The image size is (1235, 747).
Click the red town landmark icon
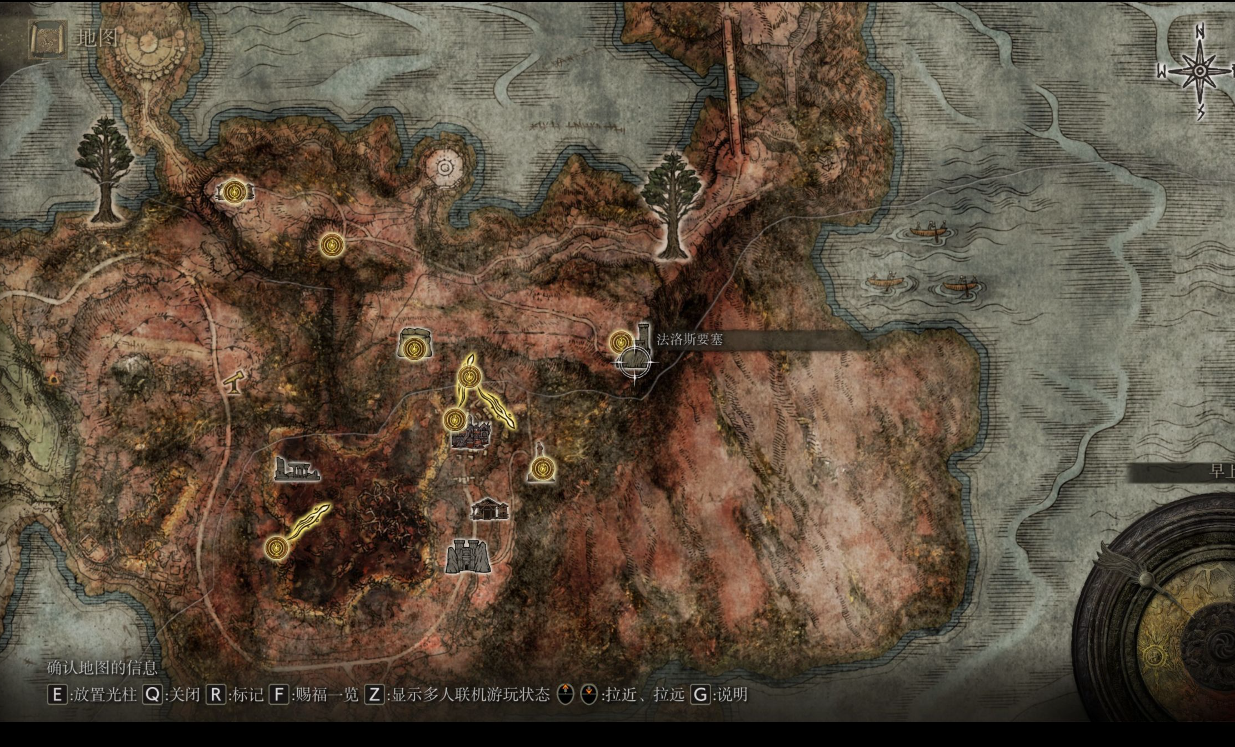[x=472, y=436]
